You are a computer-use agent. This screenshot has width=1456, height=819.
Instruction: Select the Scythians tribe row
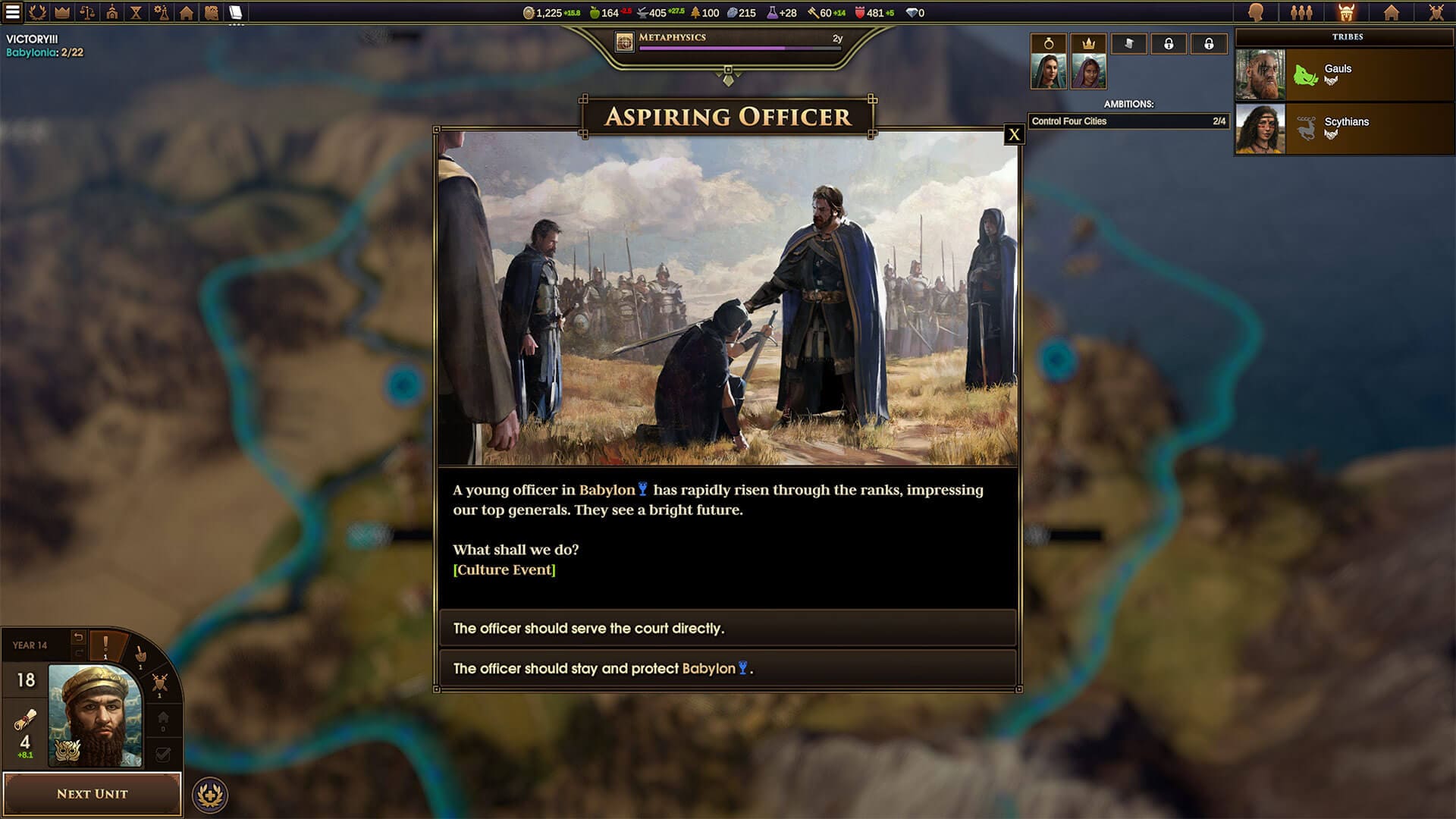(1345, 128)
